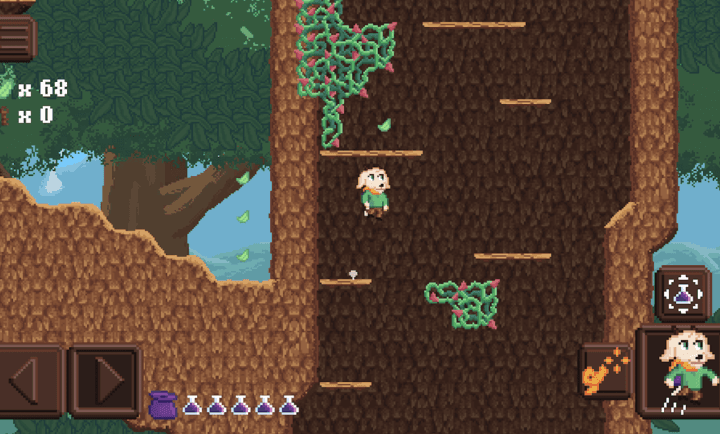Use the orange sparkle magic attack button
This screenshot has height=434, width=720.
point(605,374)
